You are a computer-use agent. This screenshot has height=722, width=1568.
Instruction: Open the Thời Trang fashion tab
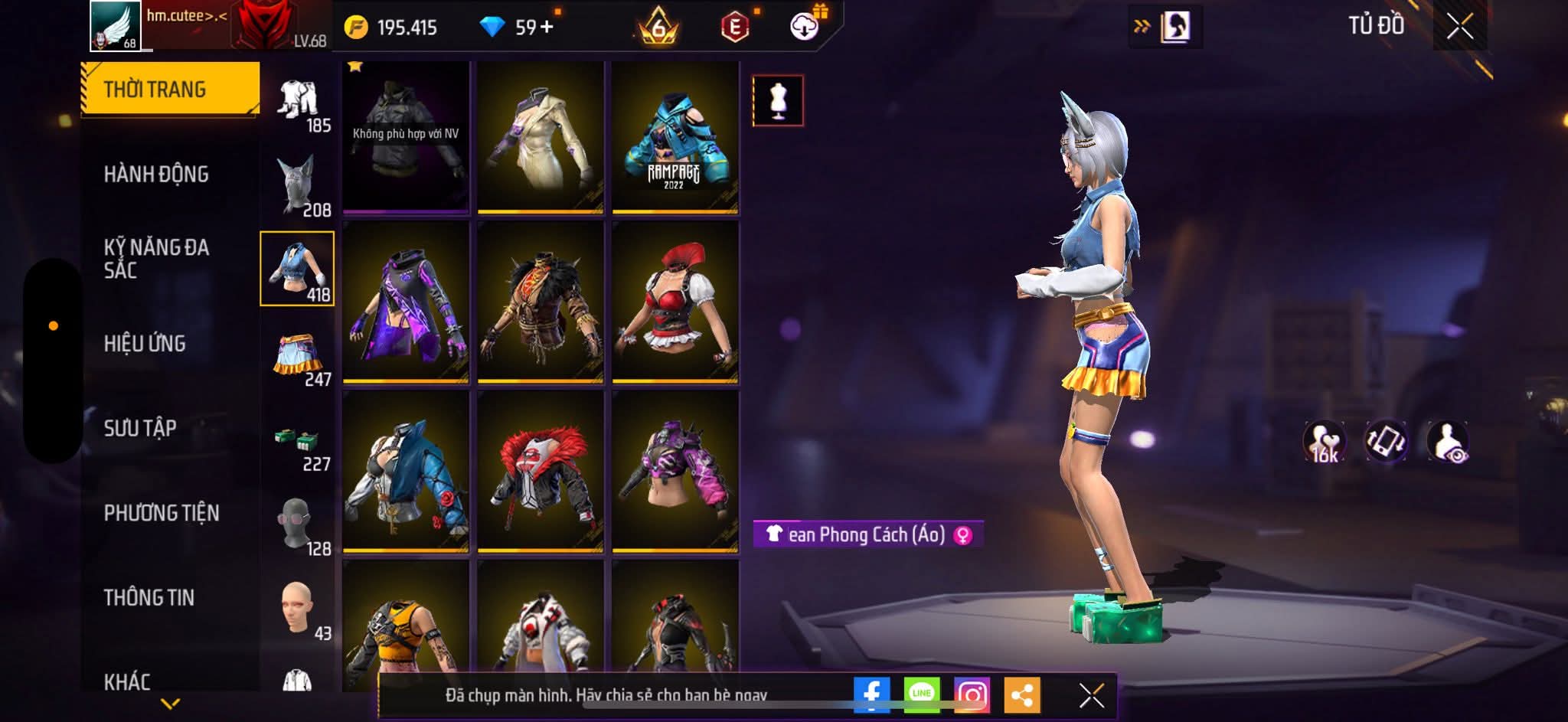[x=170, y=90]
